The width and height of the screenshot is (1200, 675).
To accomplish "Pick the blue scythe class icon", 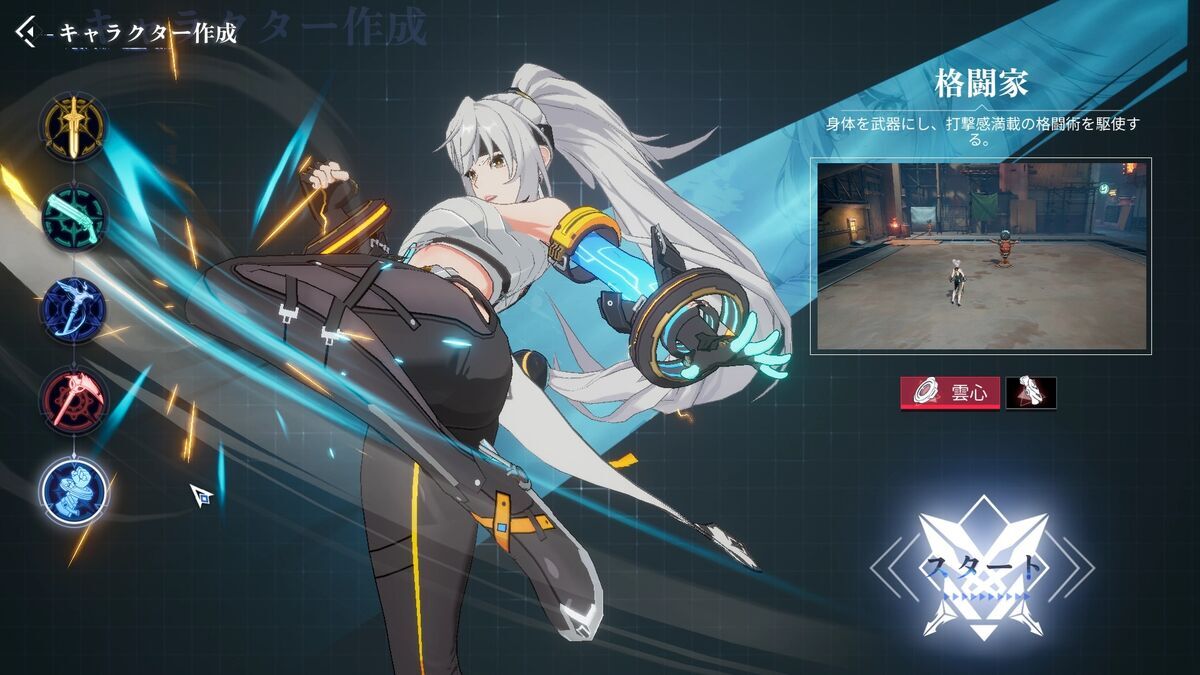I will click(x=74, y=309).
